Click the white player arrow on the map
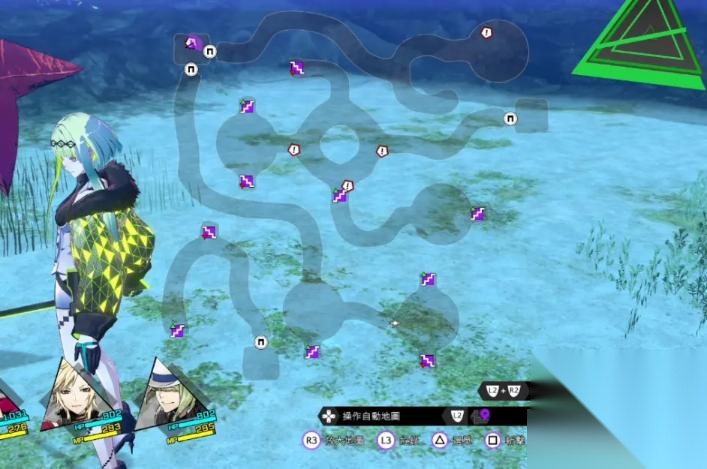 (x=394, y=323)
